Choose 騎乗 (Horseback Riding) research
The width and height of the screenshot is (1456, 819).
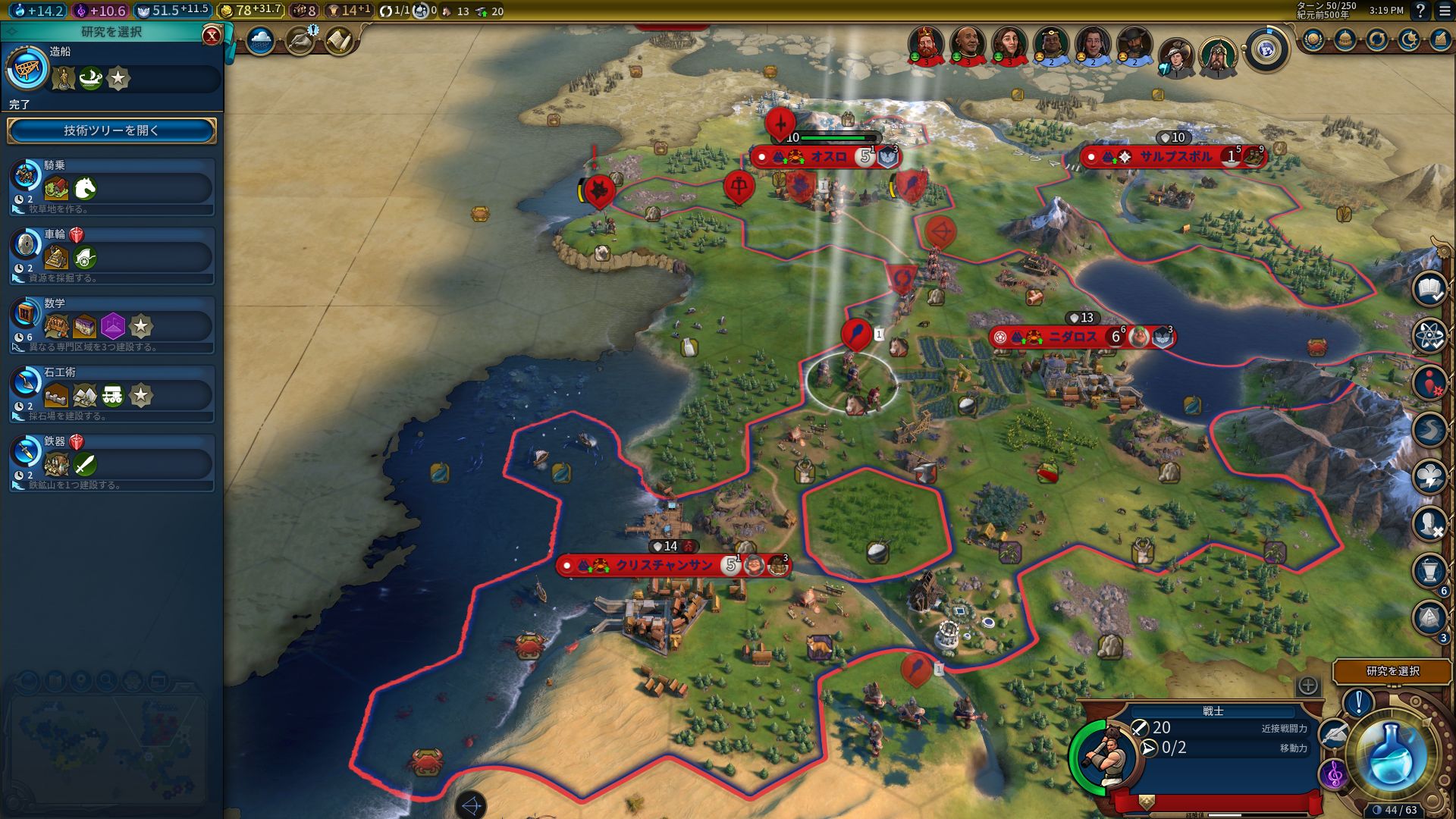click(x=111, y=187)
